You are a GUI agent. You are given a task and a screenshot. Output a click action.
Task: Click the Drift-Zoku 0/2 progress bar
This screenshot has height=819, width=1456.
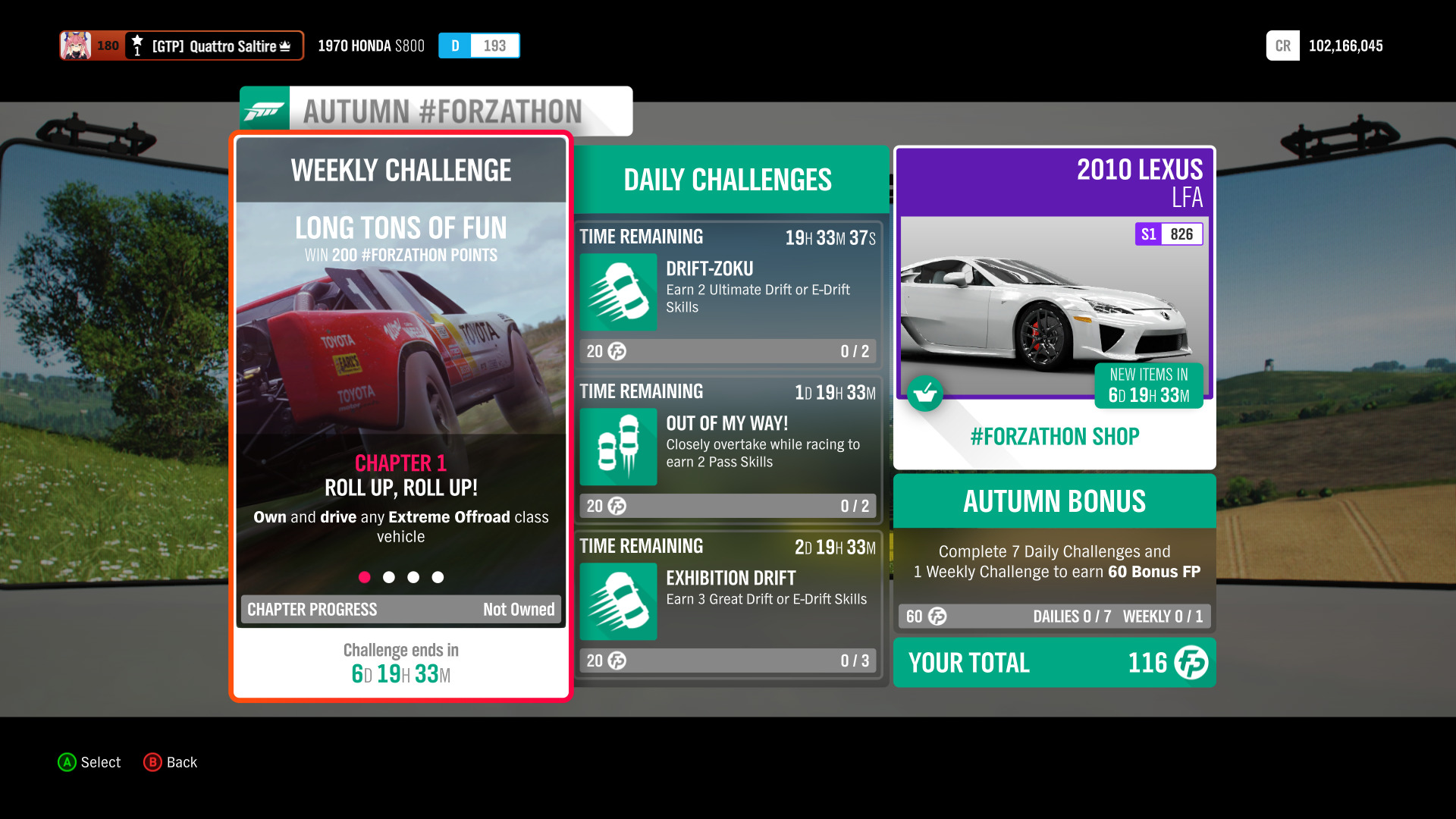[726, 351]
